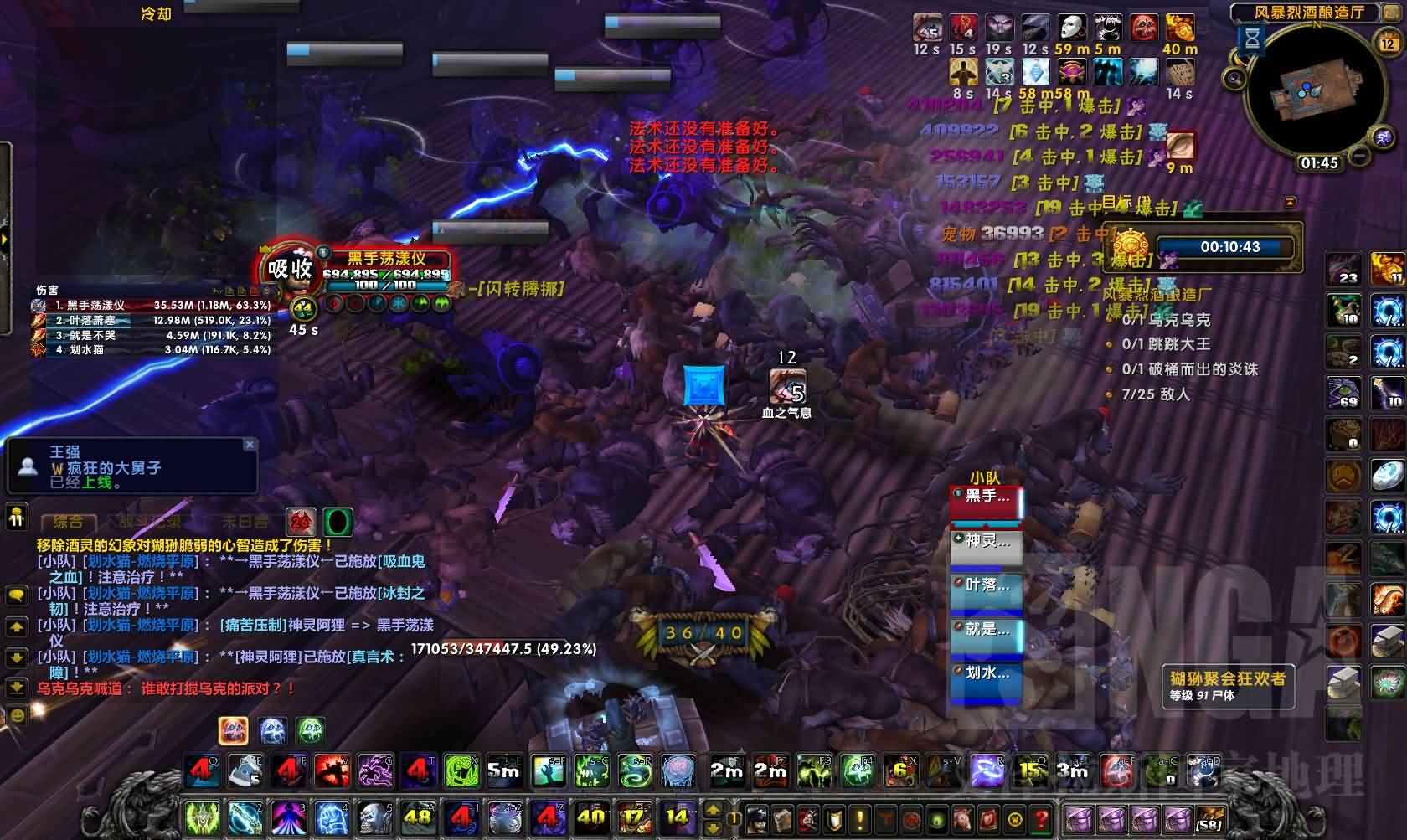The image size is (1407, 840).
Task: Open the emote smiley face button
Action: click(x=17, y=714)
